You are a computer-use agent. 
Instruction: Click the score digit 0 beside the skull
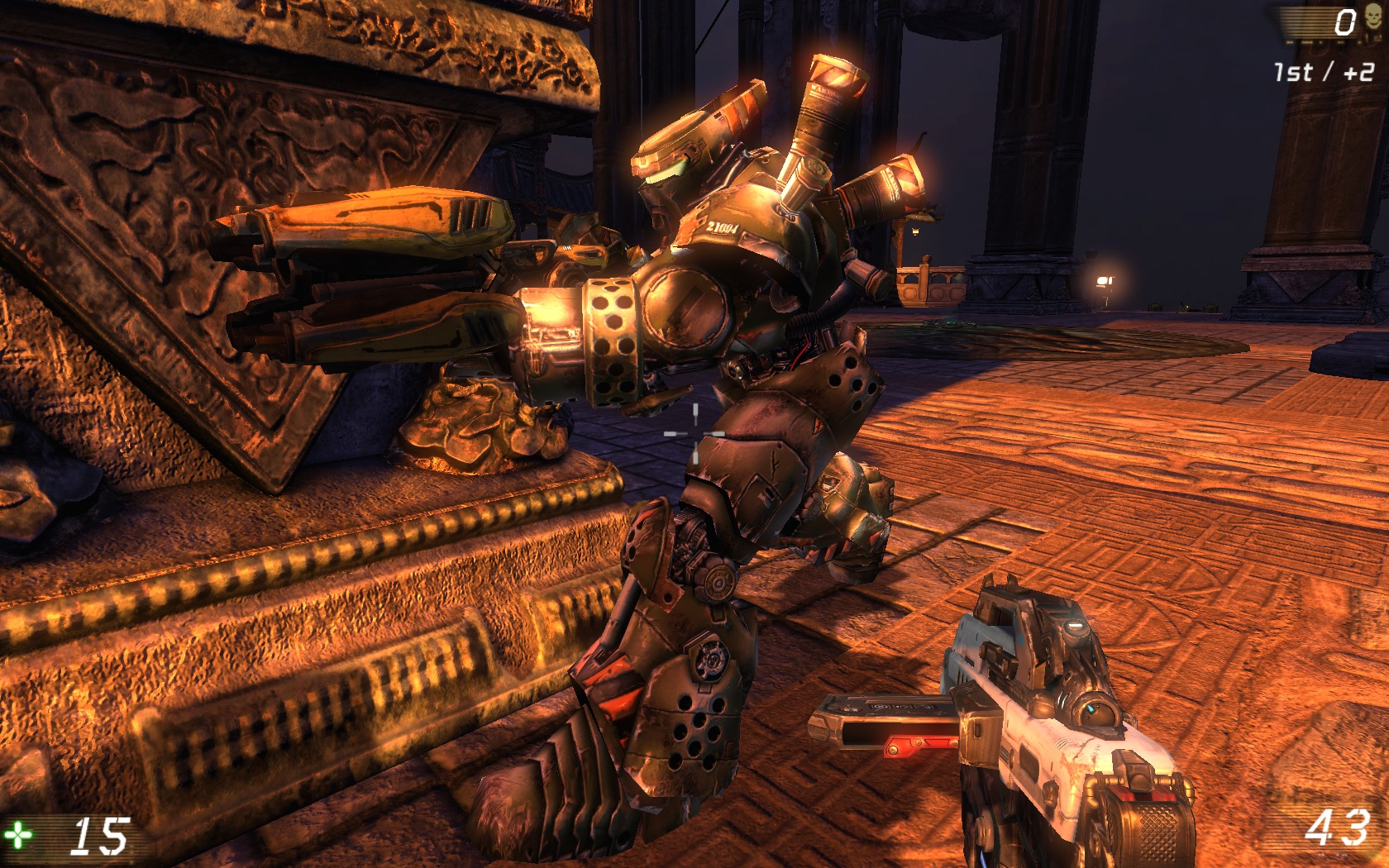click(x=1345, y=21)
